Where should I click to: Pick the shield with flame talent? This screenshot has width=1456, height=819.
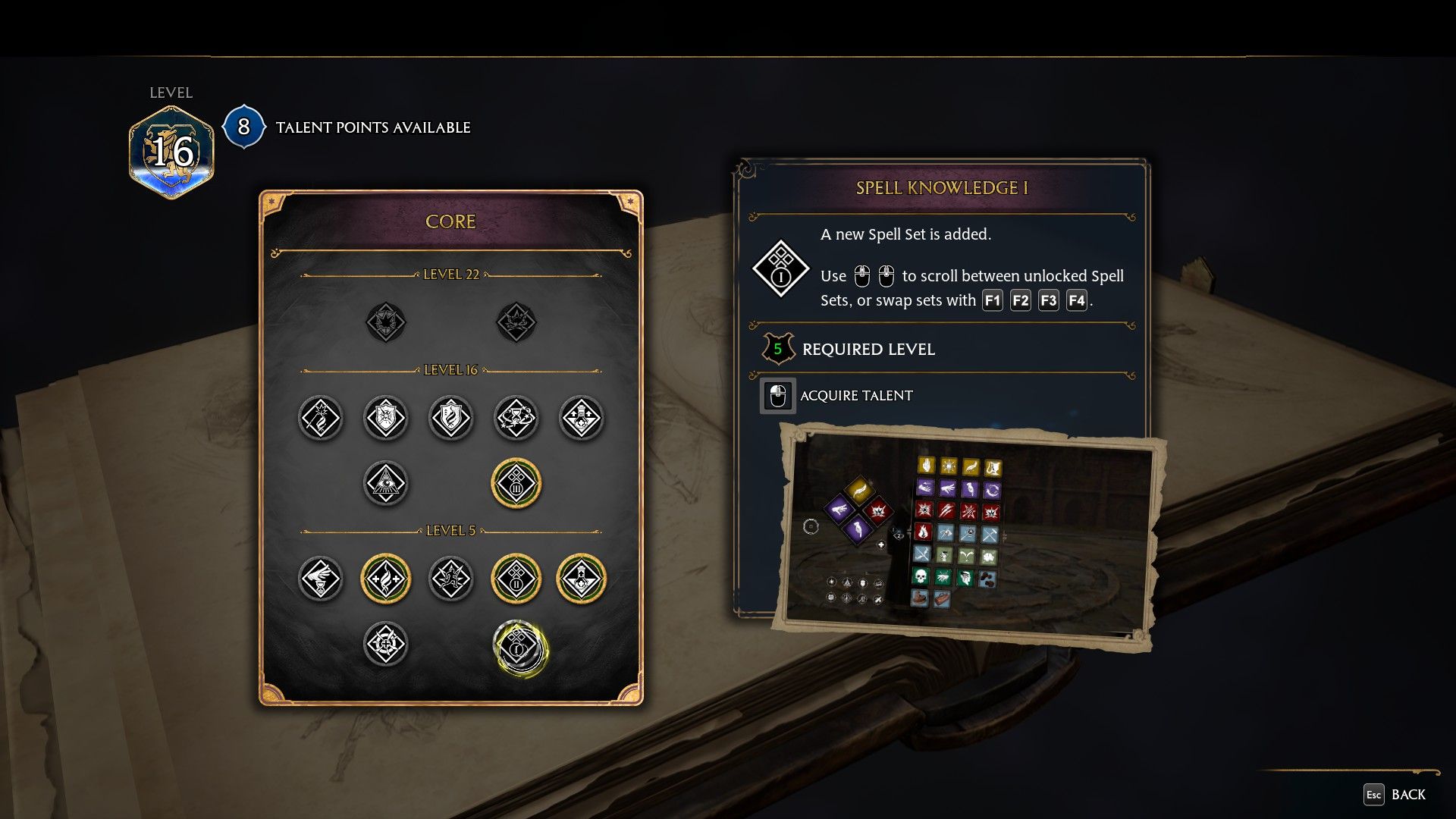[451, 418]
